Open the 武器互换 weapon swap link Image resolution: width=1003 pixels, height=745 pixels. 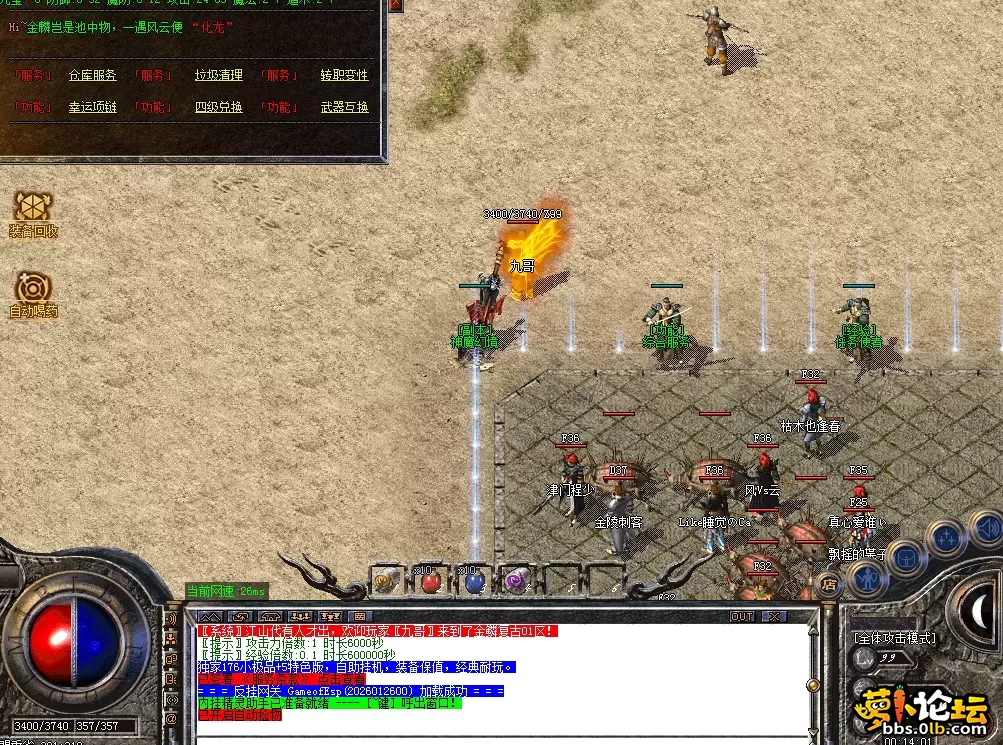pos(344,107)
